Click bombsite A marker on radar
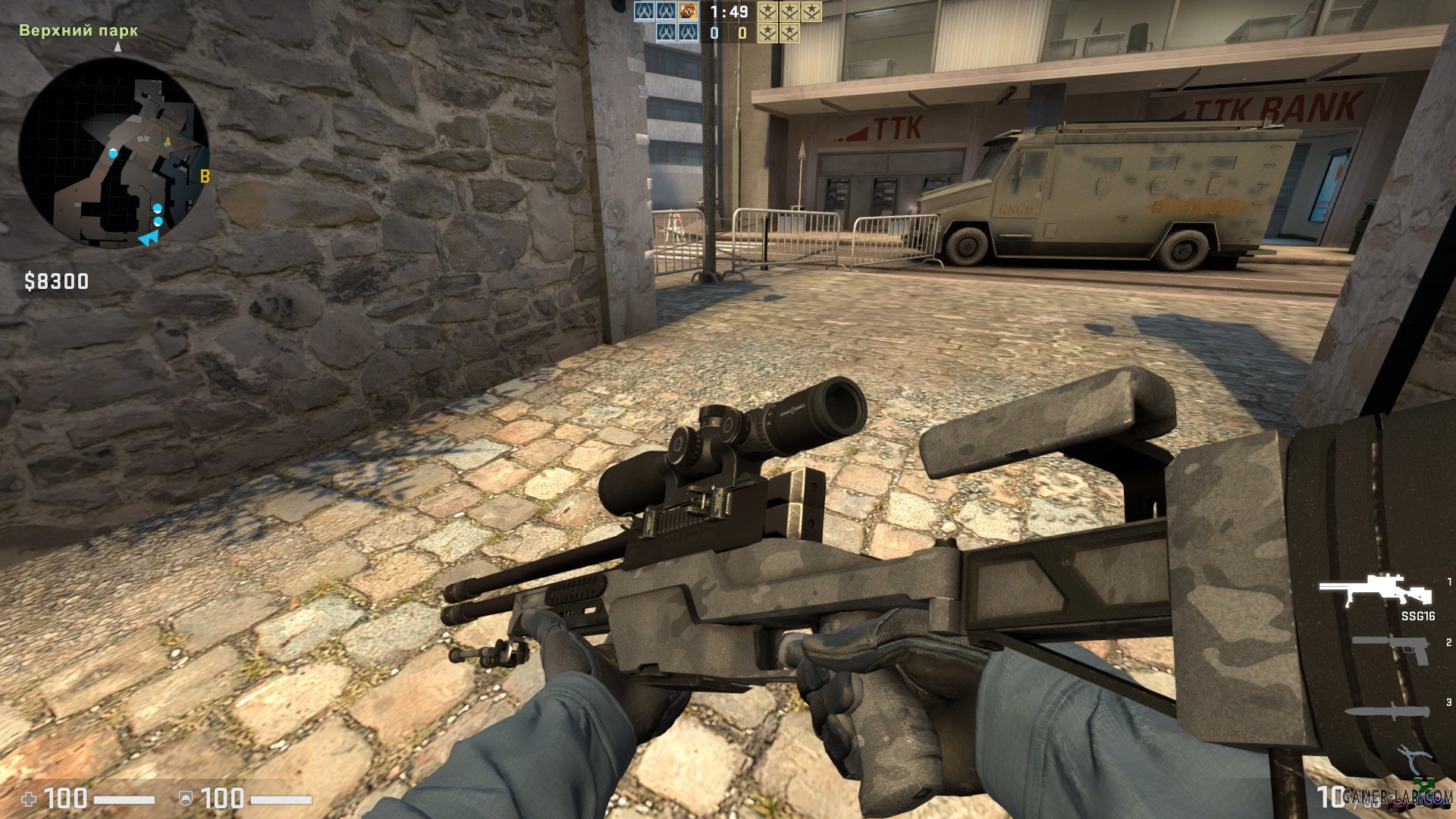This screenshot has width=1456, height=819. coord(167,141)
